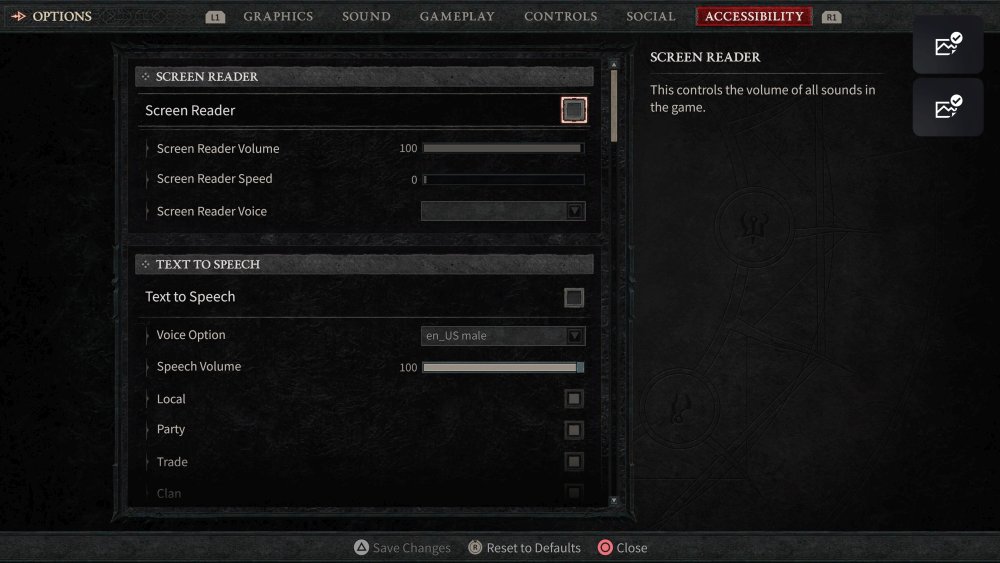
Task: Collapse the Text to Speech section header
Action: pos(365,264)
